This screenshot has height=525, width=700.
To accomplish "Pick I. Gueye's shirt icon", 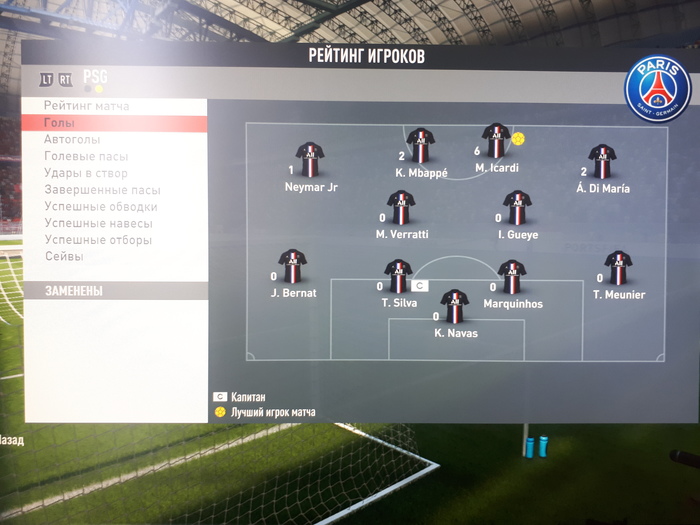I will tap(517, 208).
